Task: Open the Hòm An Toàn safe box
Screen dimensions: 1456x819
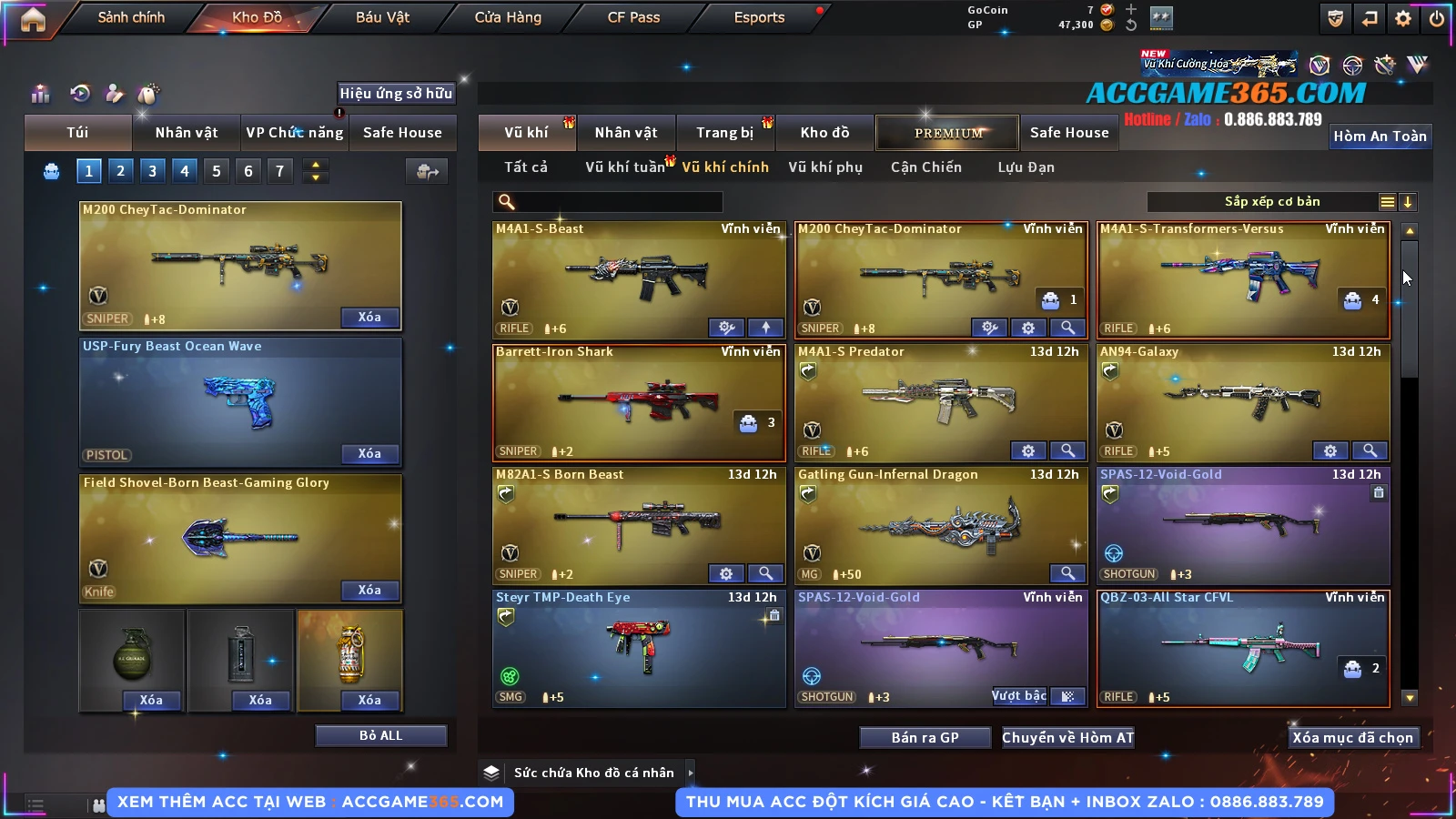Action: (x=1380, y=136)
